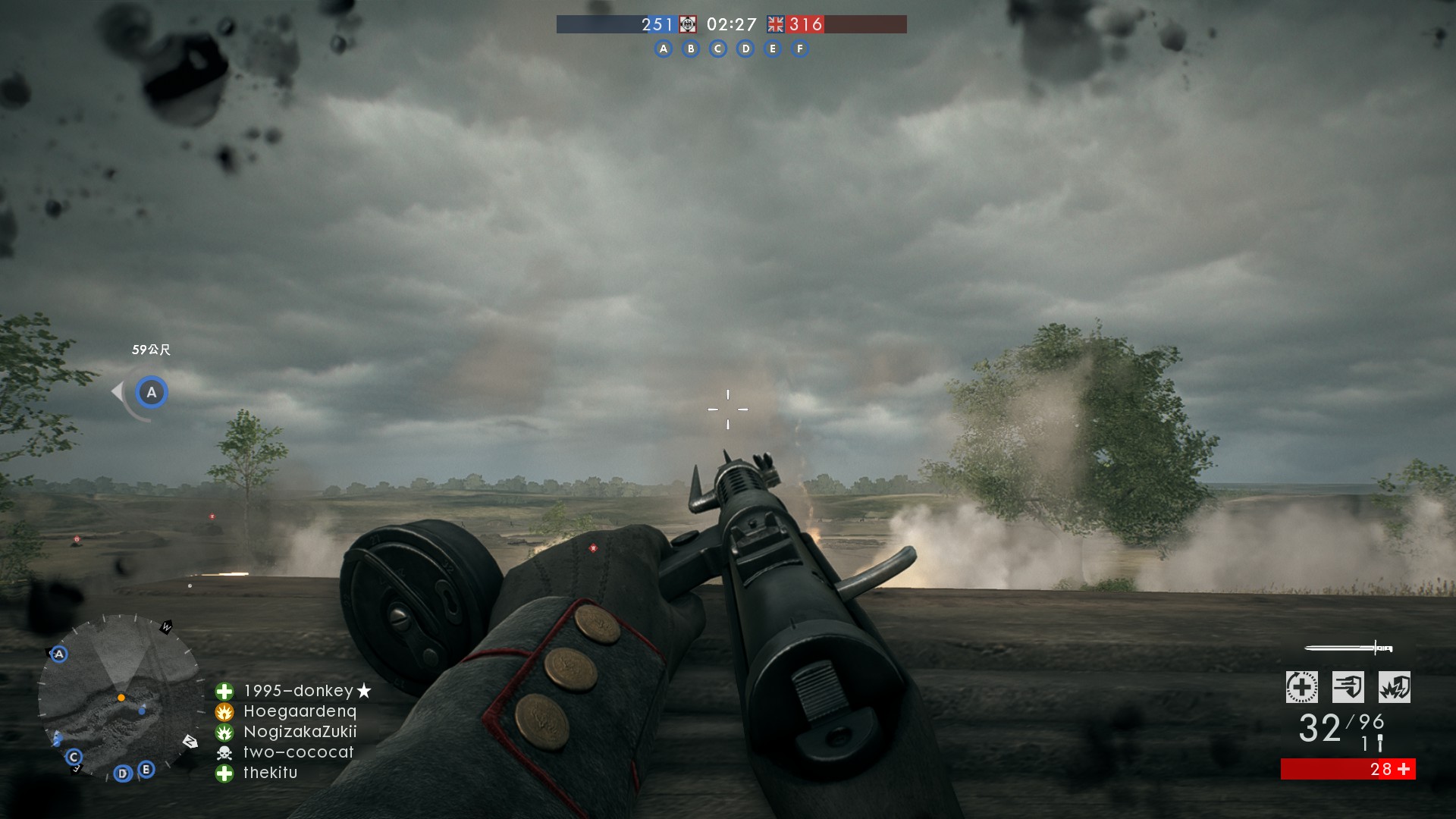Click the C flag marker on the minimap
This screenshot has width=1456, height=819.
coord(74,757)
